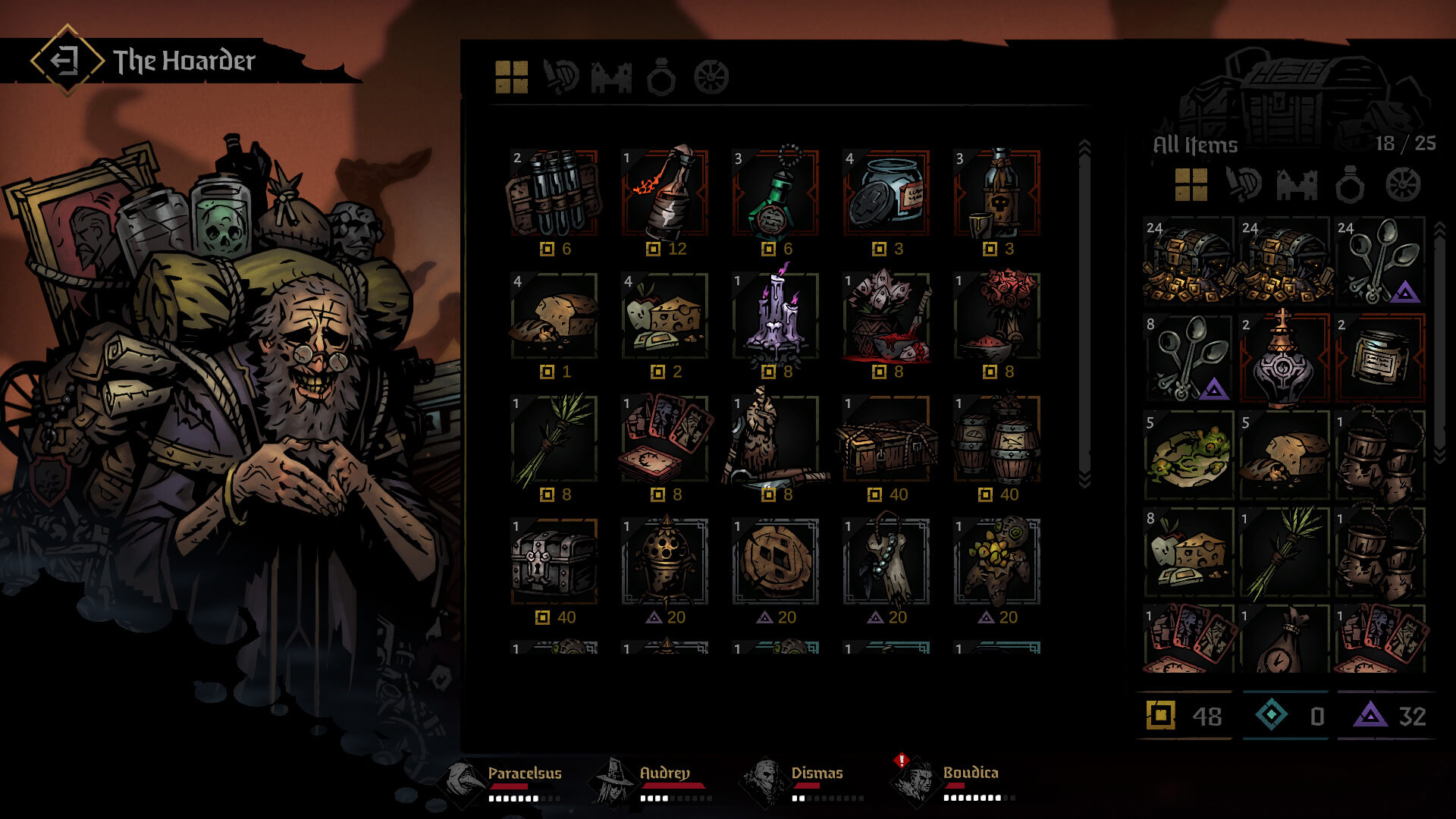
Task: Filter inventory by trinkets ring icon
Action: [1350, 184]
